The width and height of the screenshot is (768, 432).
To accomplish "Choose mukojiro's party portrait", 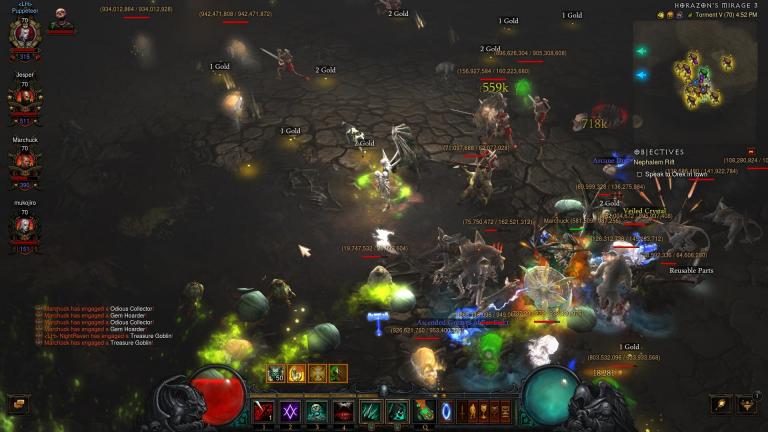I will pos(24,226).
